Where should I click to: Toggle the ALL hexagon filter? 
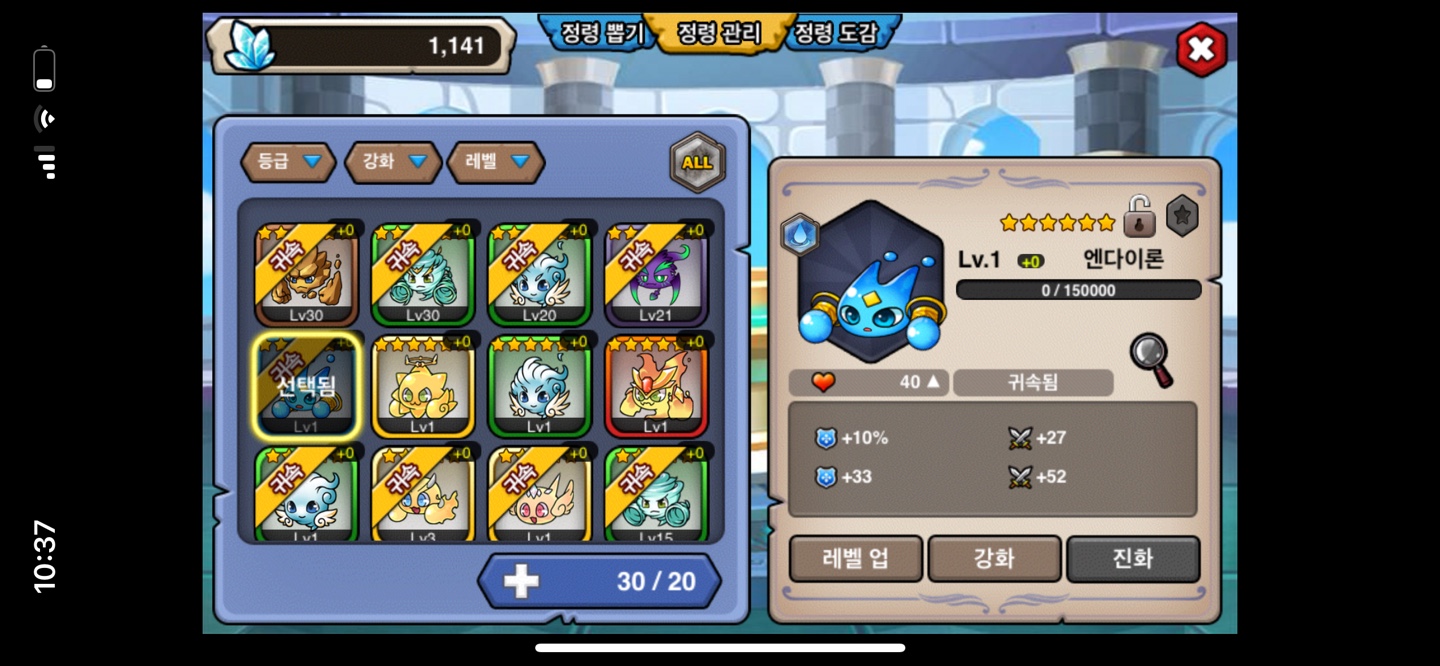697,162
